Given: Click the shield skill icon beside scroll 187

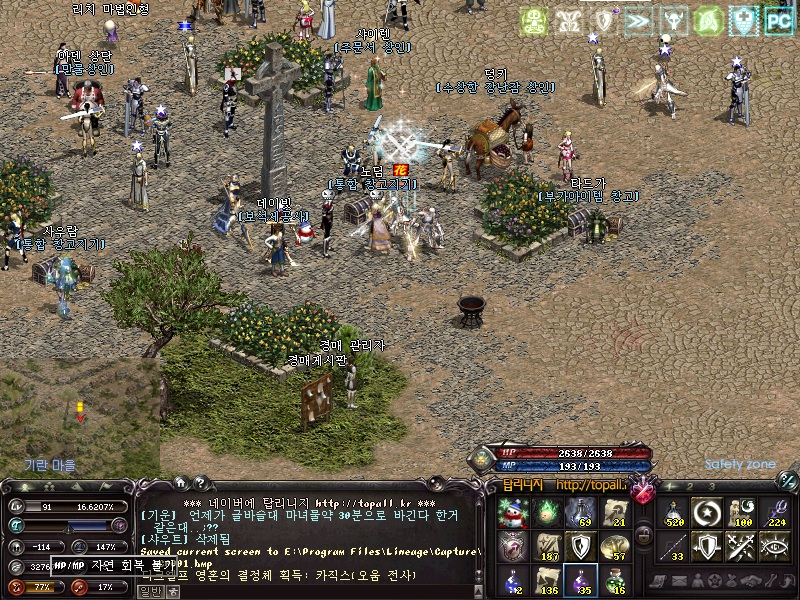Looking at the screenshot, I should click(x=580, y=547).
